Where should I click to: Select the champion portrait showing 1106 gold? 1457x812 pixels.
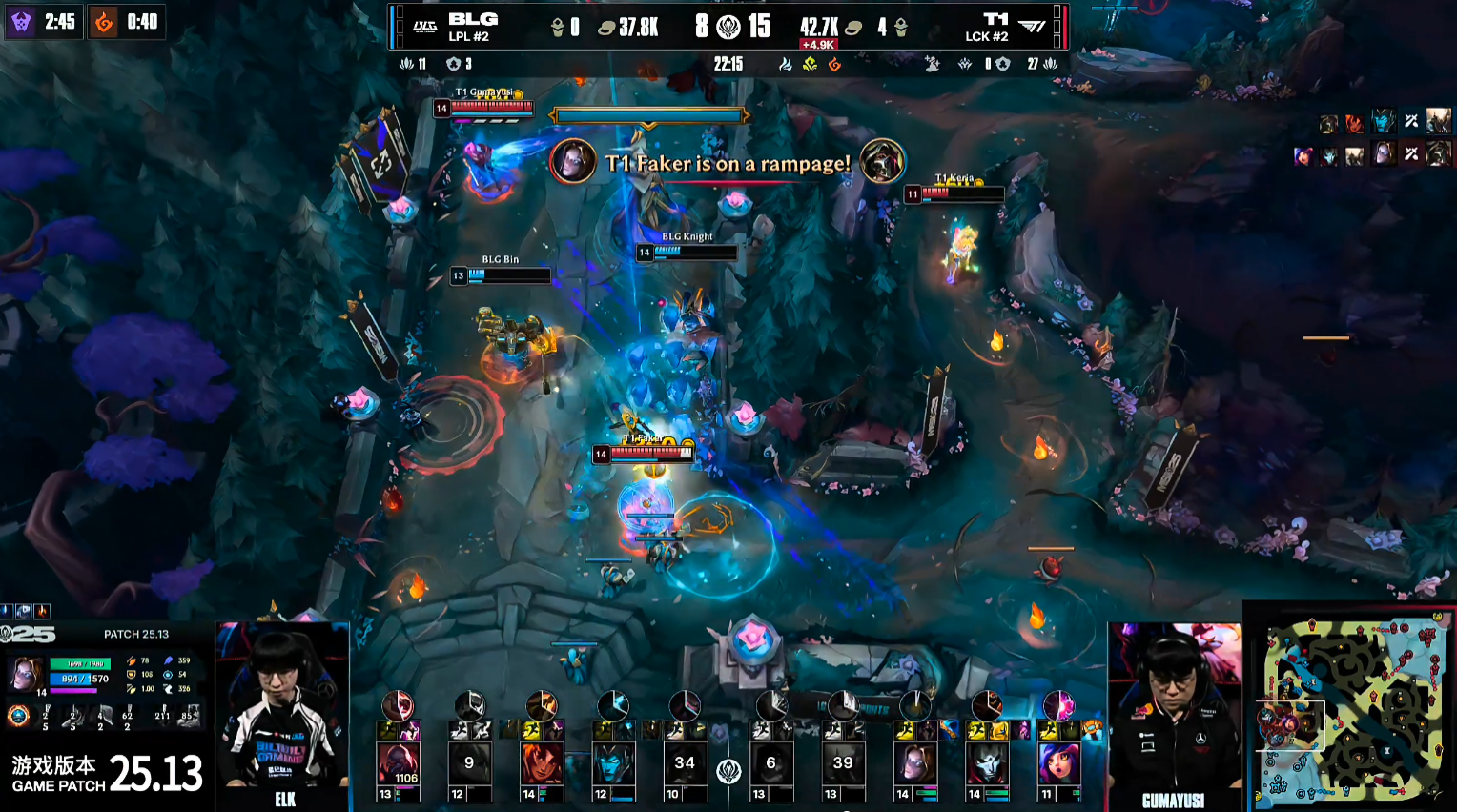point(398,764)
